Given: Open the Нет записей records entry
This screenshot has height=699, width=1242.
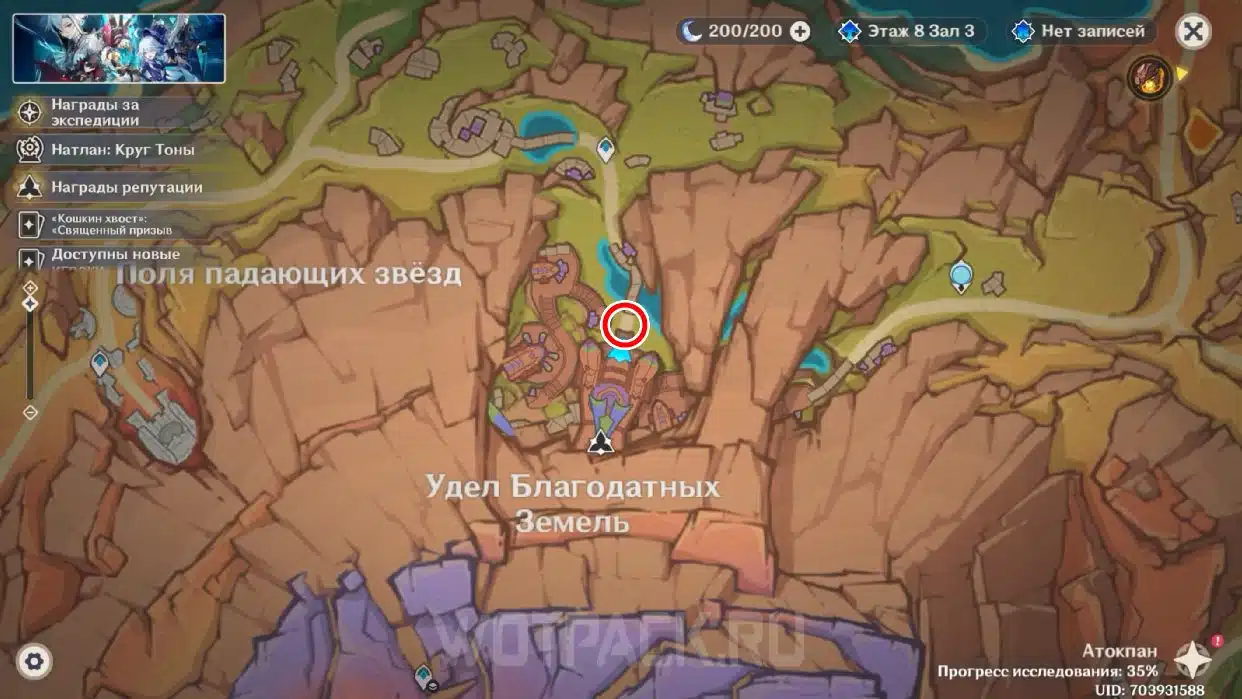Looking at the screenshot, I should (x=1081, y=31).
